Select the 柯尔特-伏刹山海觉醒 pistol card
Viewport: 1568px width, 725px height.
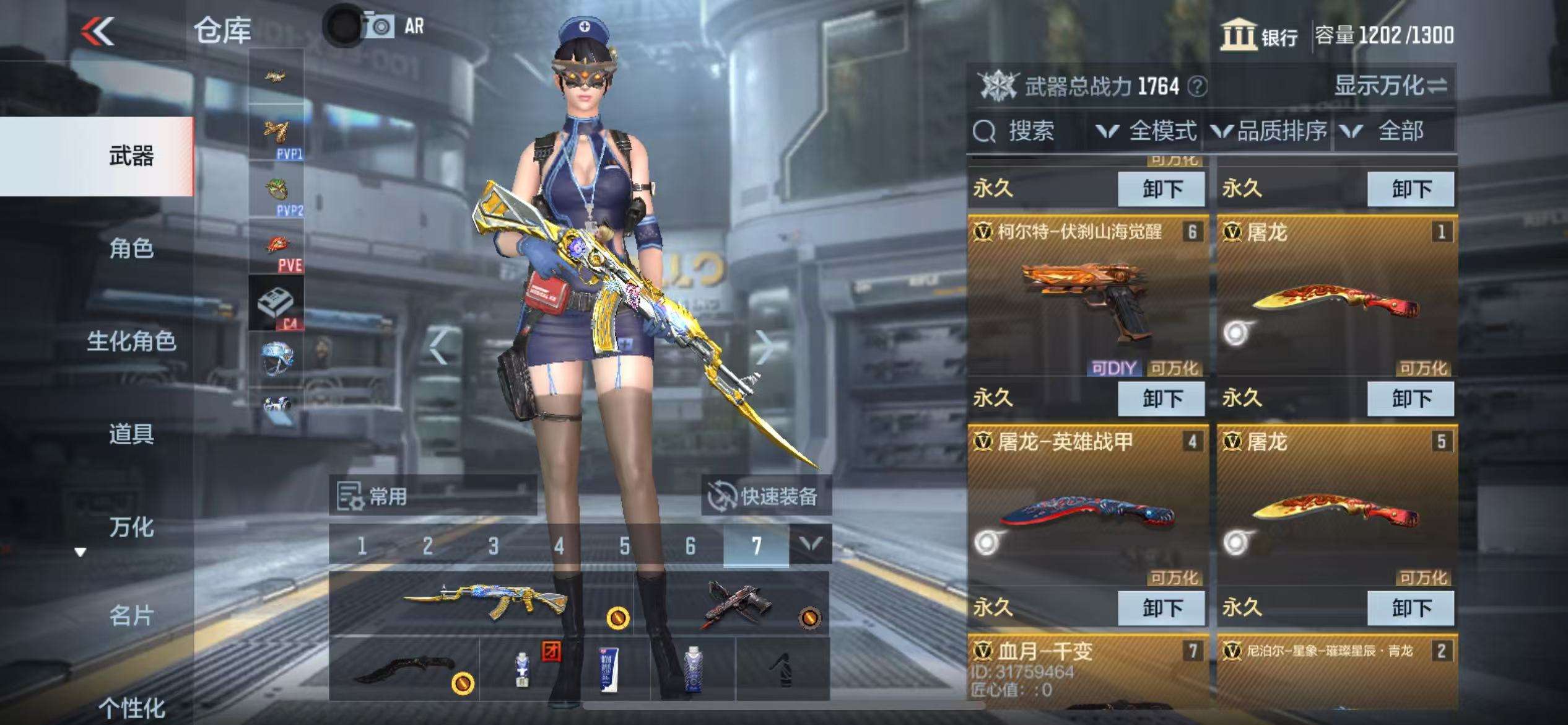pyautogui.click(x=1087, y=297)
